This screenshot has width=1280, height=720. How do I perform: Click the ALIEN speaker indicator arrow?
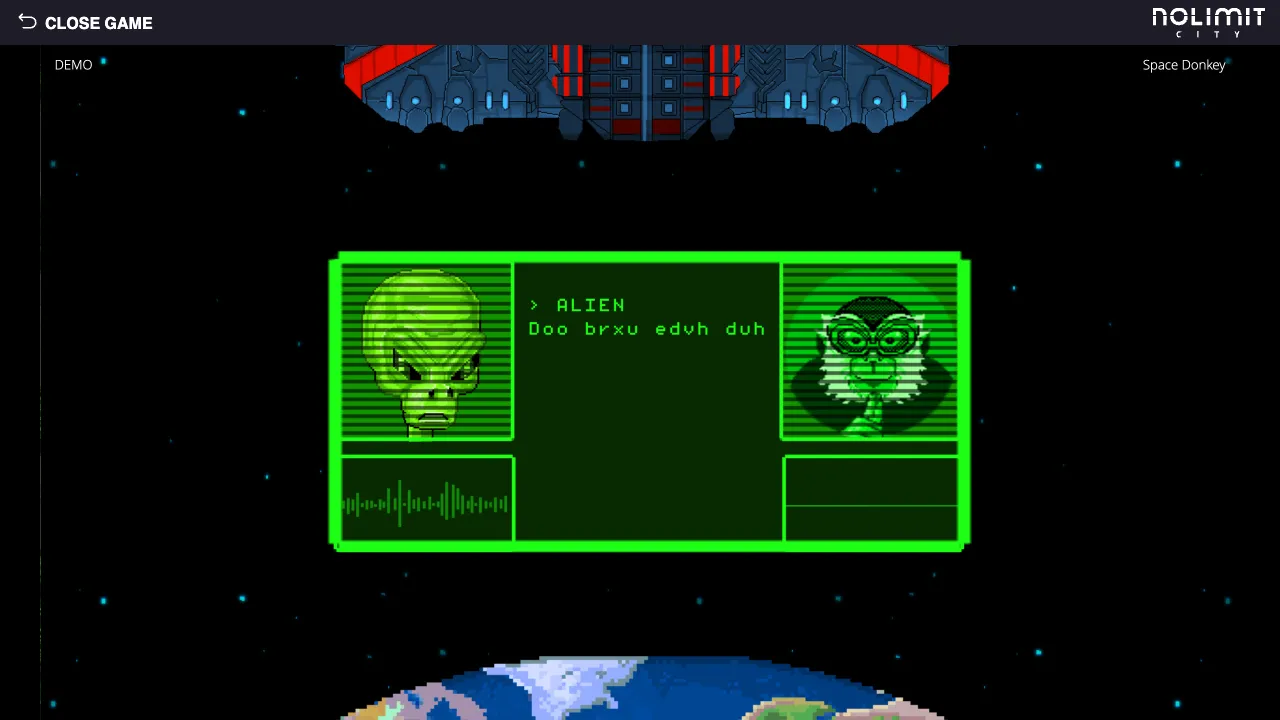click(534, 305)
